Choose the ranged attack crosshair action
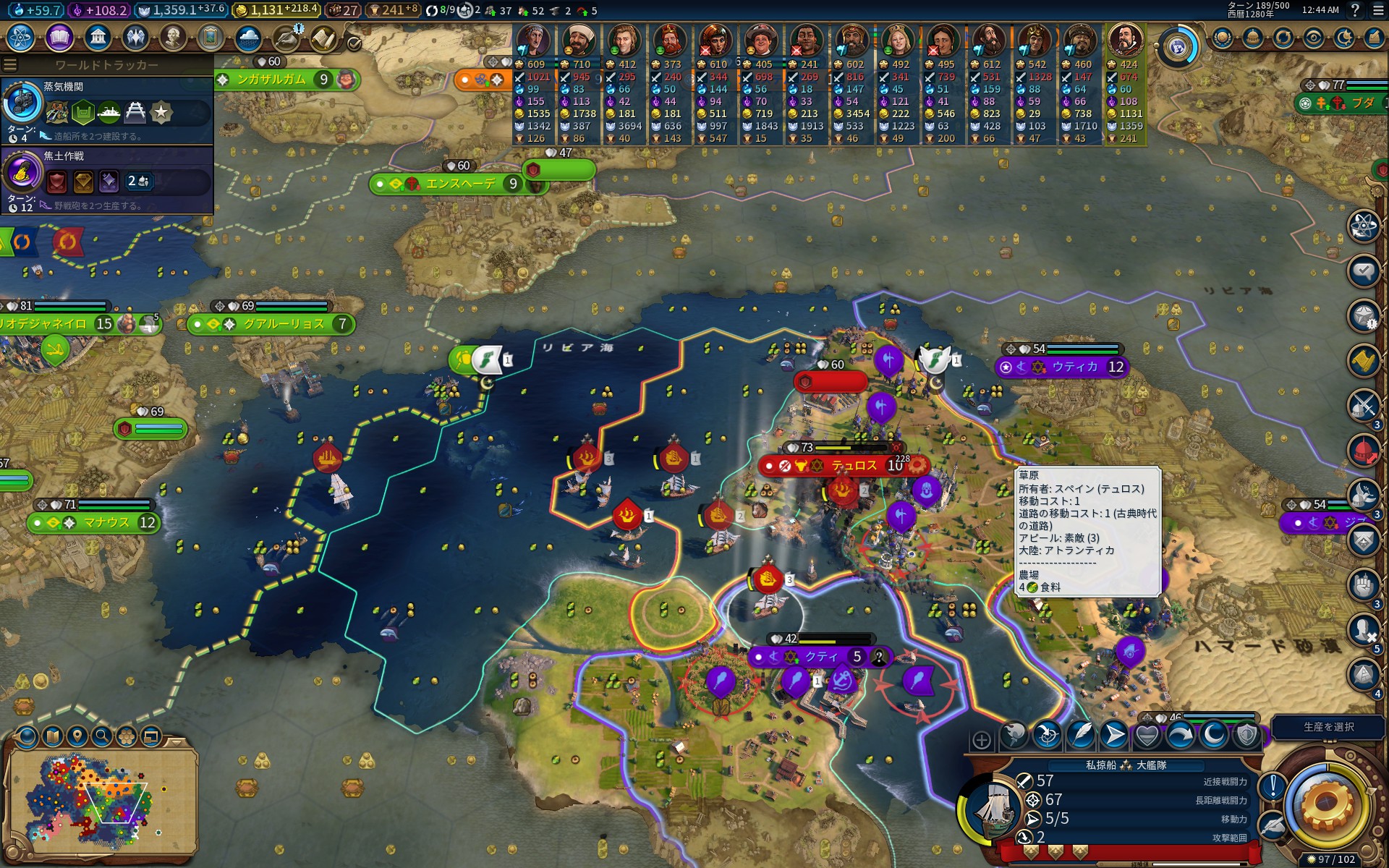This screenshot has height=868, width=1389. pyautogui.click(x=1047, y=736)
